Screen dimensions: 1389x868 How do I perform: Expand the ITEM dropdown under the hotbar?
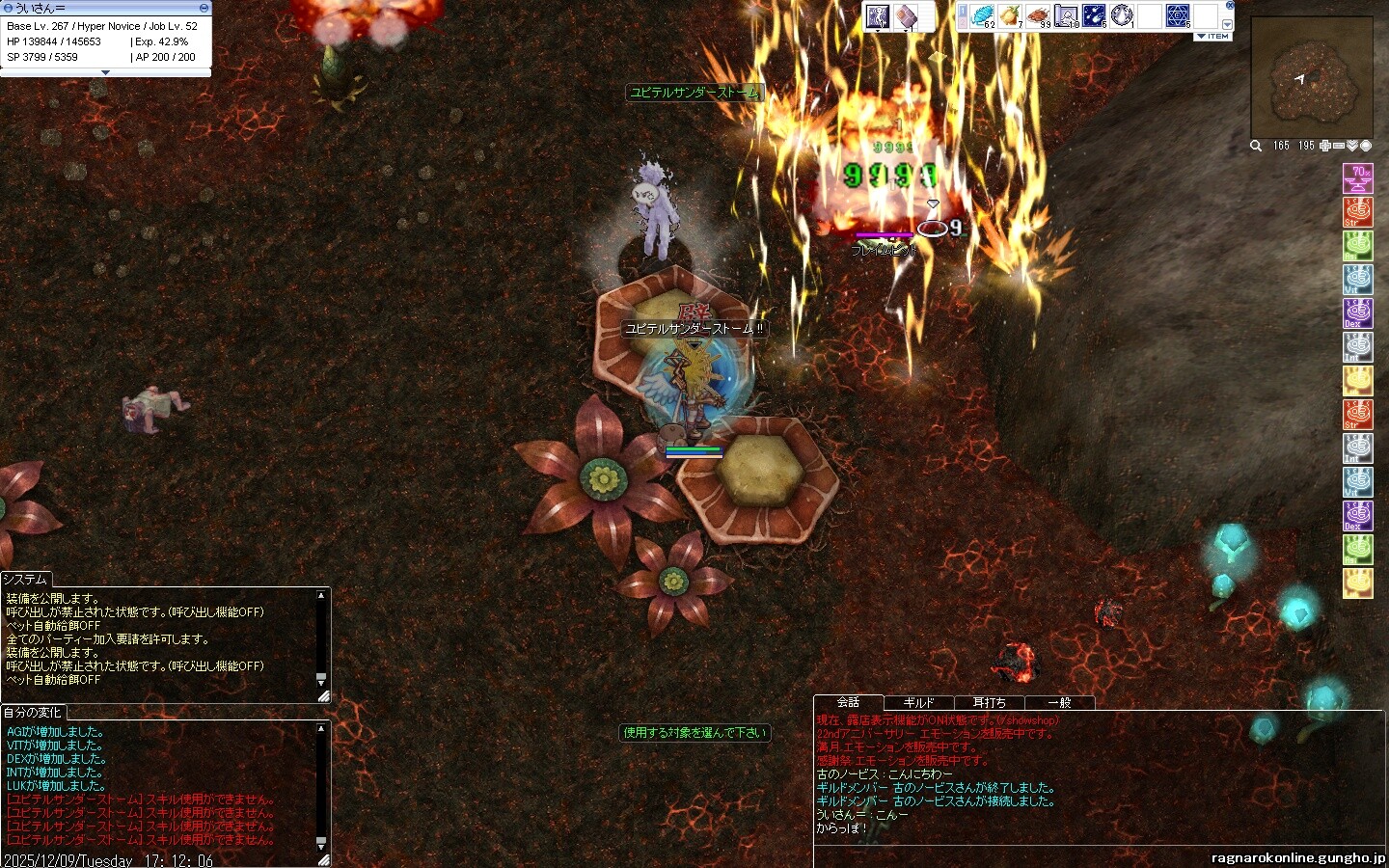(x=1213, y=37)
